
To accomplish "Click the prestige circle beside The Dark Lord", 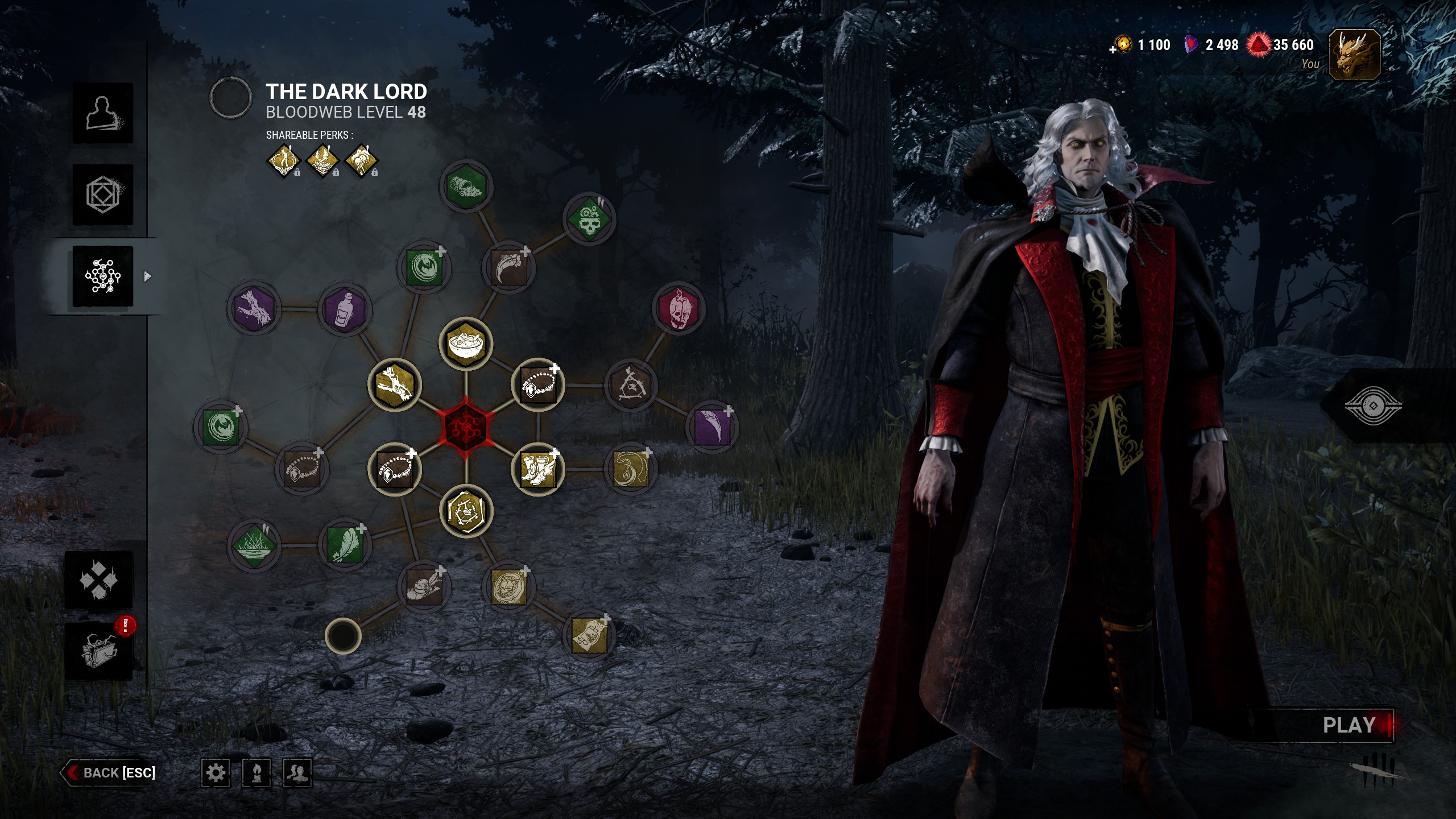I will click(x=231, y=98).
